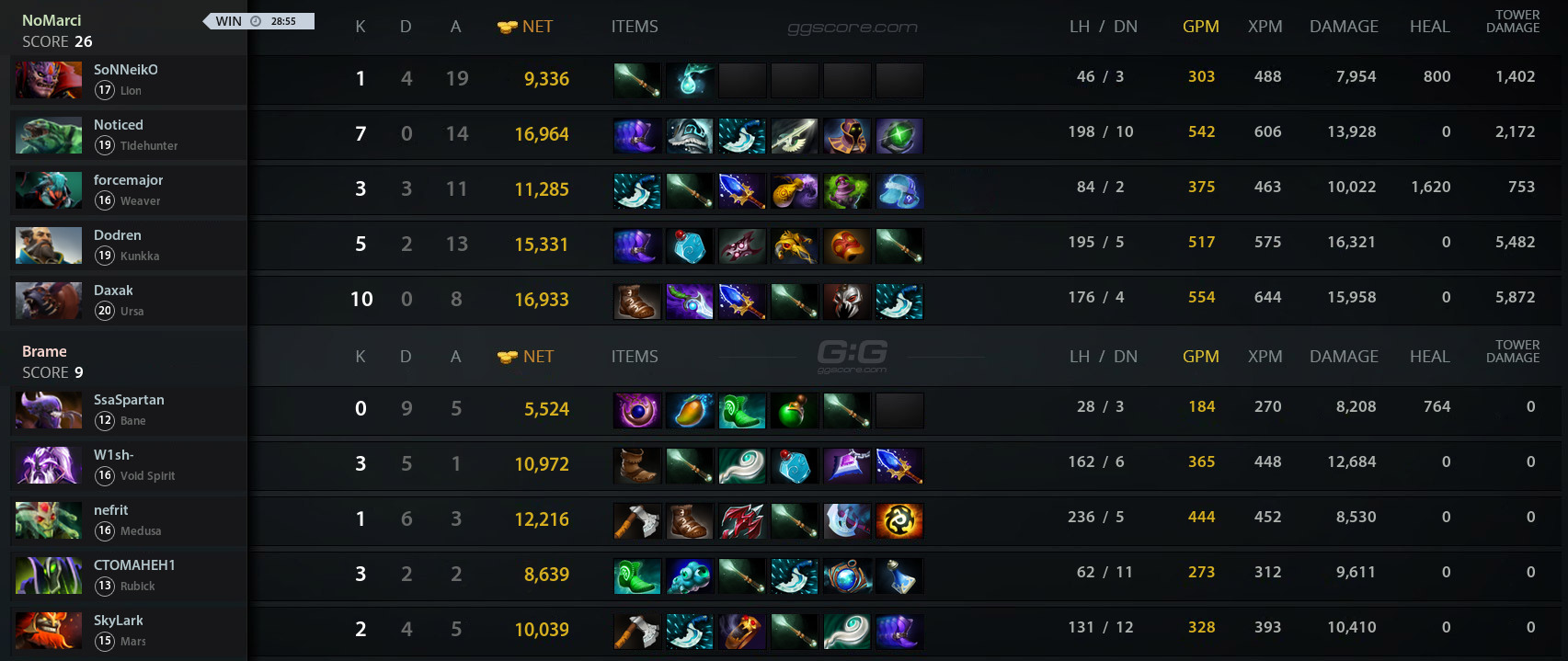Click the hooded-figure item in Tidehunter's inventory
The width and height of the screenshot is (1568, 661).
847,135
